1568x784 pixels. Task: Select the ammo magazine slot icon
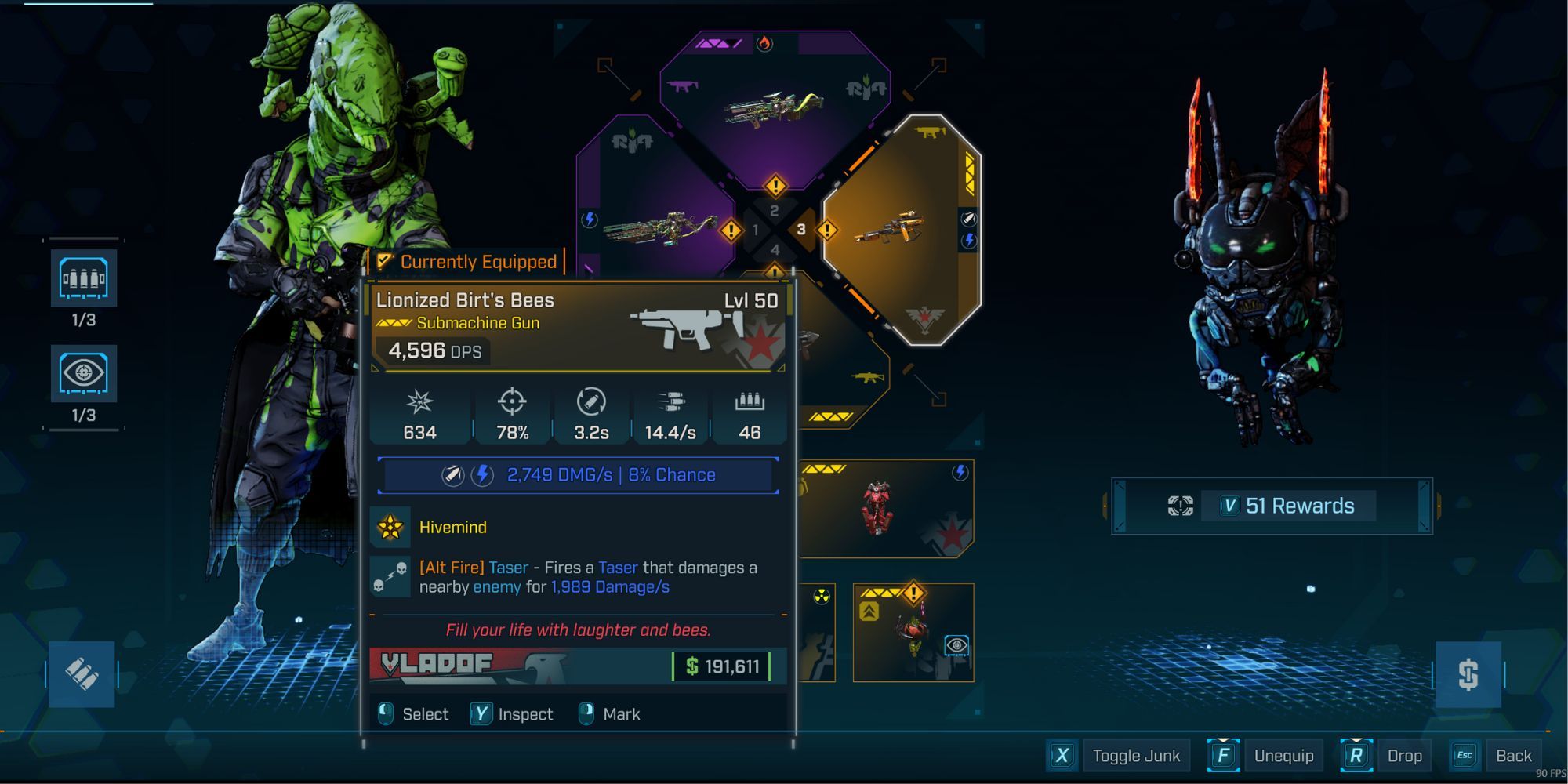coord(84,278)
